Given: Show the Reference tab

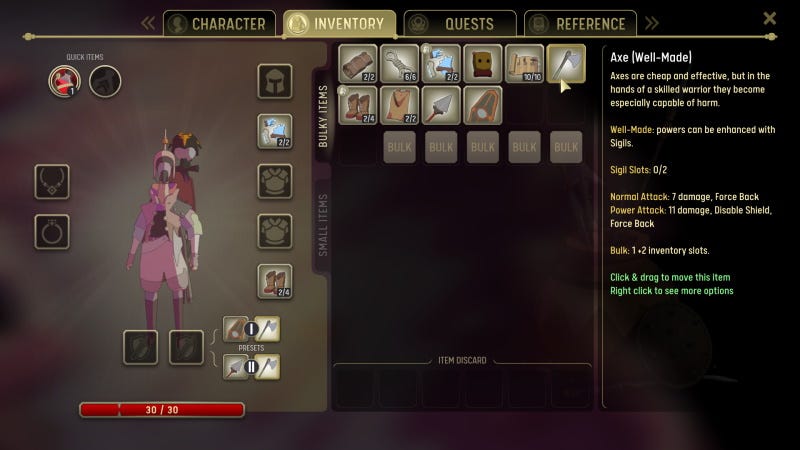Looking at the screenshot, I should click(580, 24).
